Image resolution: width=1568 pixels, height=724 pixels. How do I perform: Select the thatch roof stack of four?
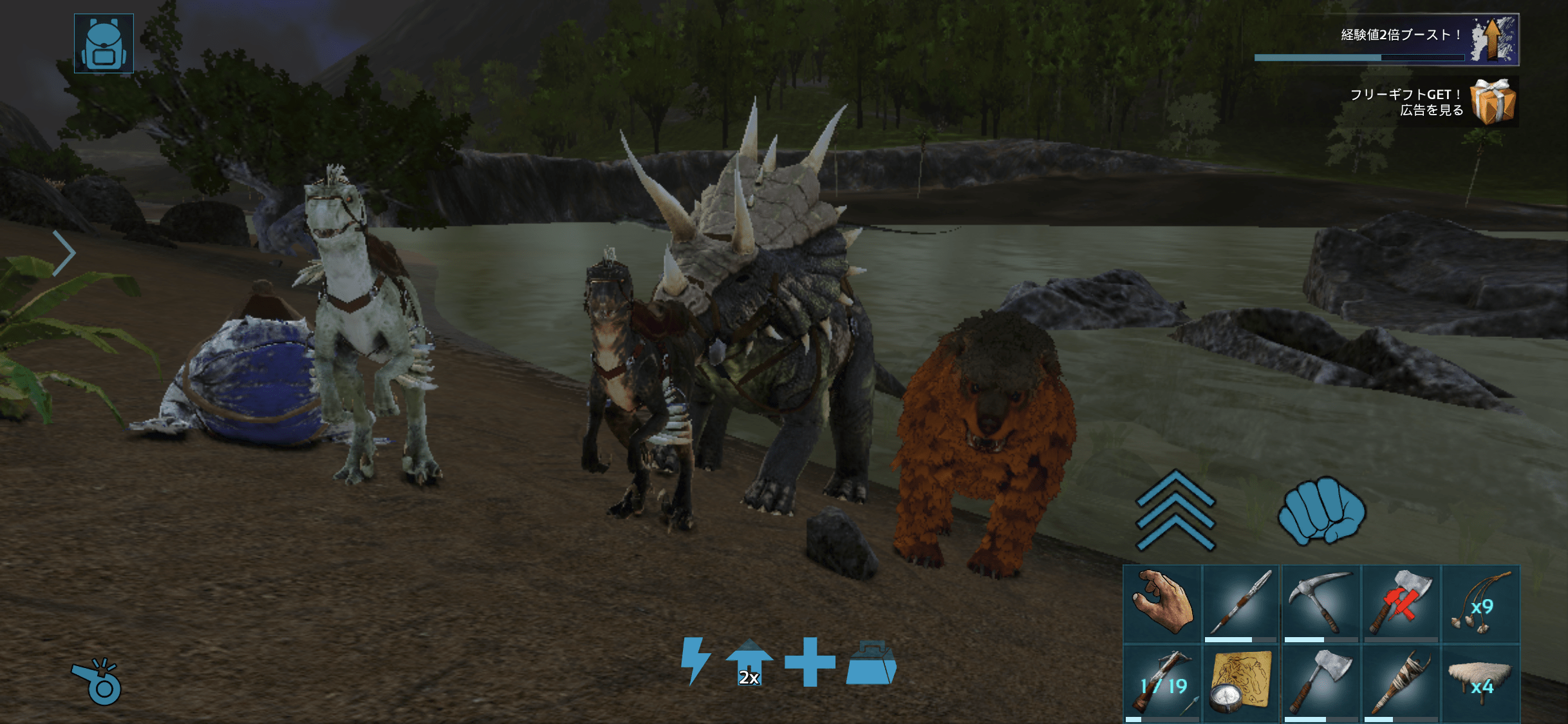click(1480, 683)
